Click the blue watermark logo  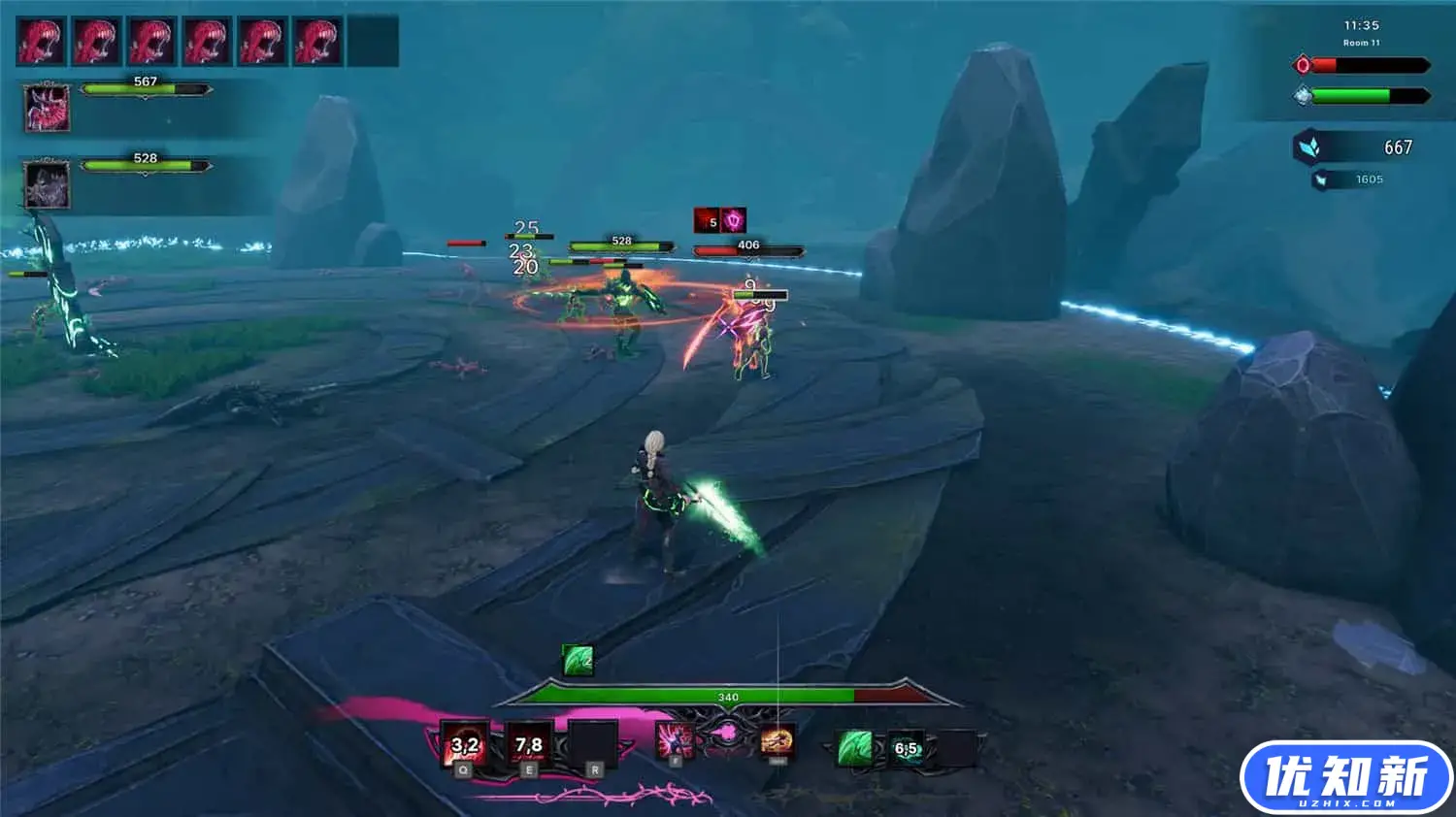pyautogui.click(x=1345, y=777)
